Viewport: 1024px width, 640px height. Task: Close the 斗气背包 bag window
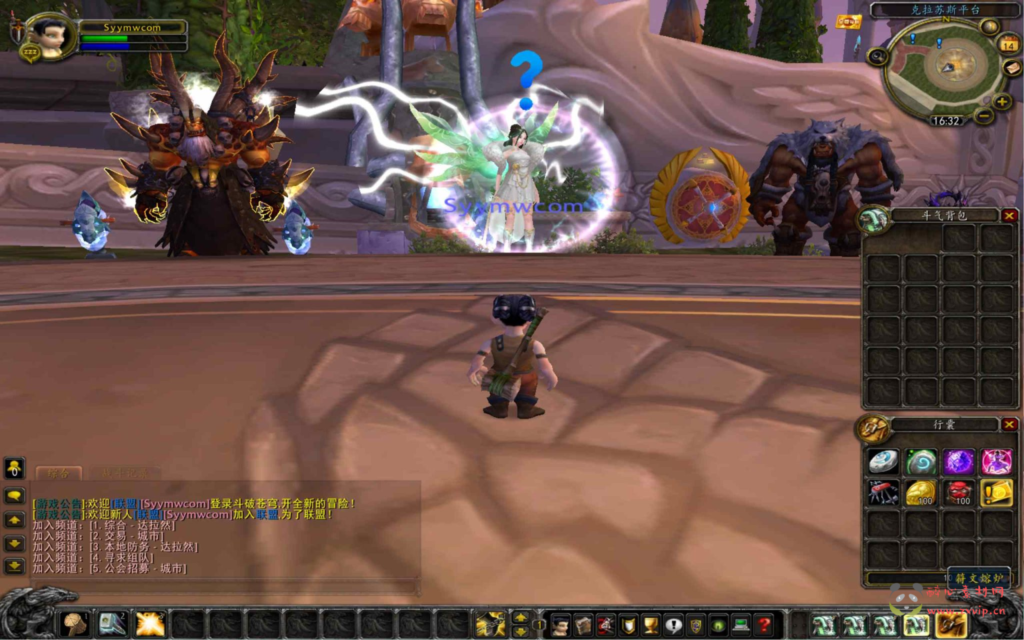point(1009,215)
